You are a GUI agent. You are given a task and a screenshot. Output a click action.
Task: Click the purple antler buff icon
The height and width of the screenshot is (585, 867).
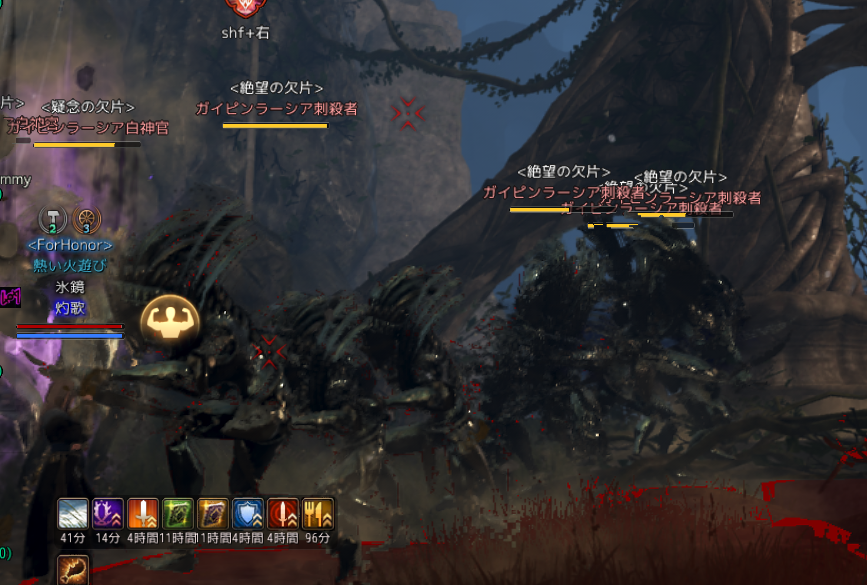(x=108, y=513)
